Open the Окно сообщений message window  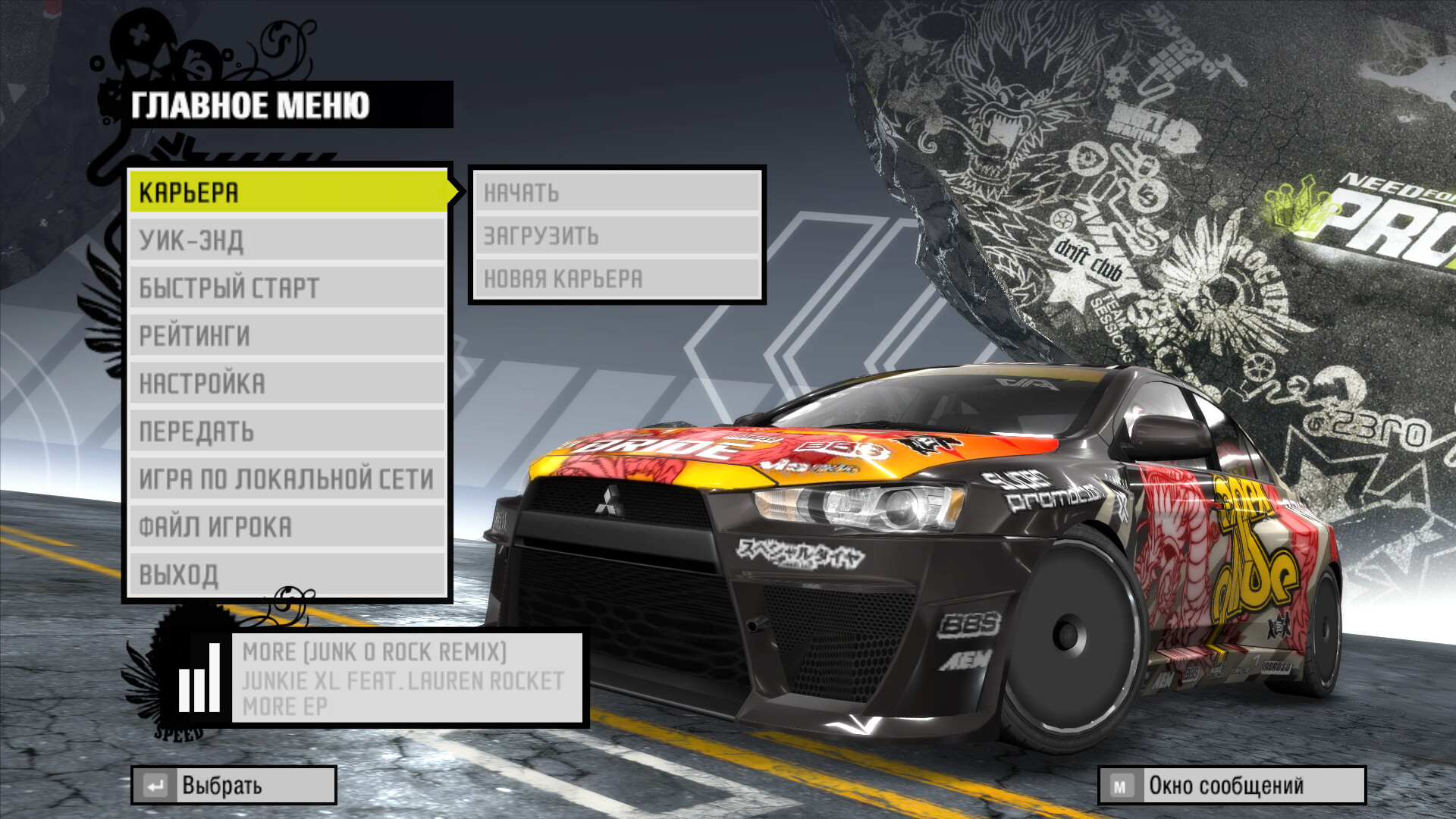1232,786
